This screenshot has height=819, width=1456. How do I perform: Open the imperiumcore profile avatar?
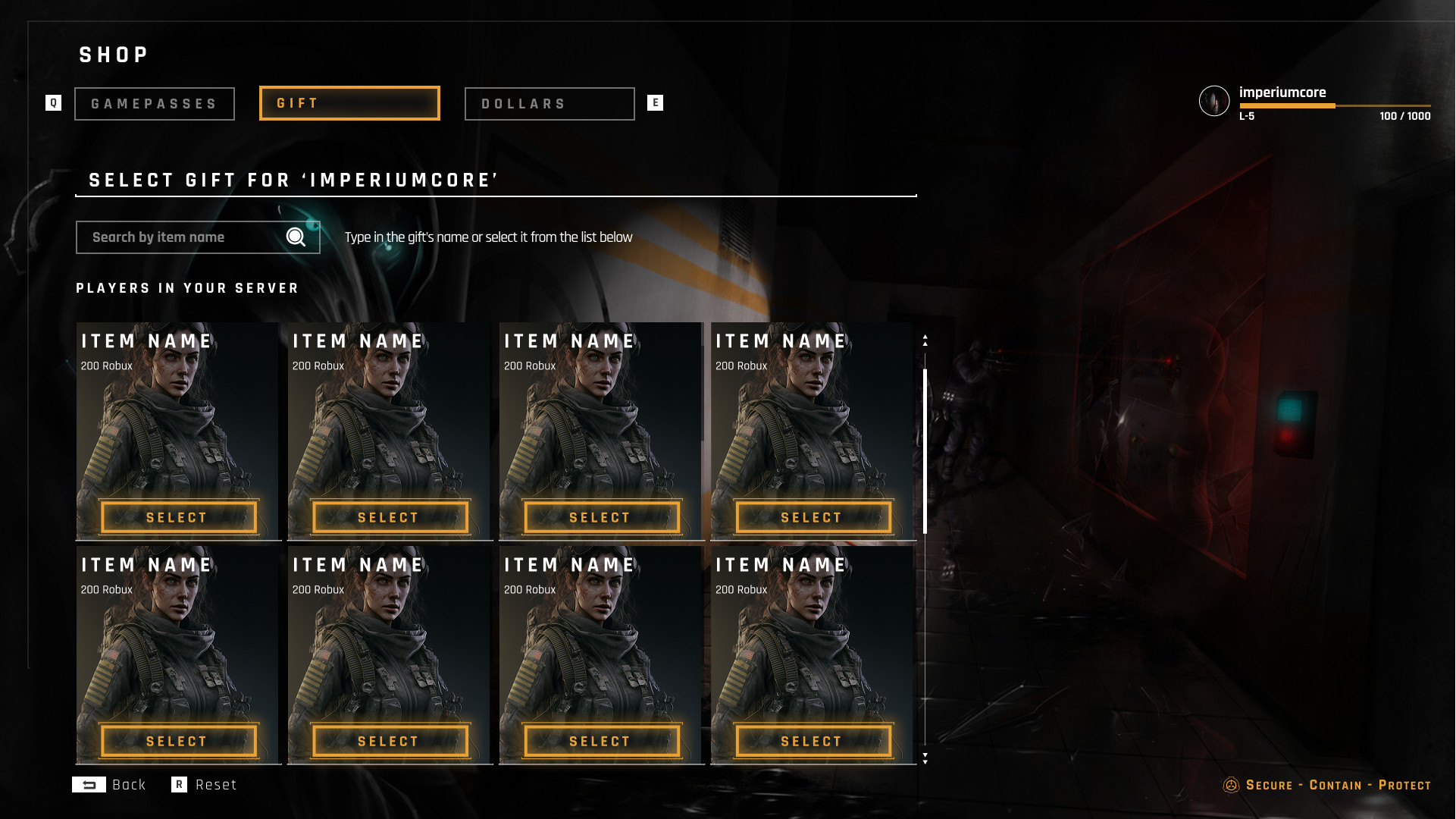[x=1213, y=101]
